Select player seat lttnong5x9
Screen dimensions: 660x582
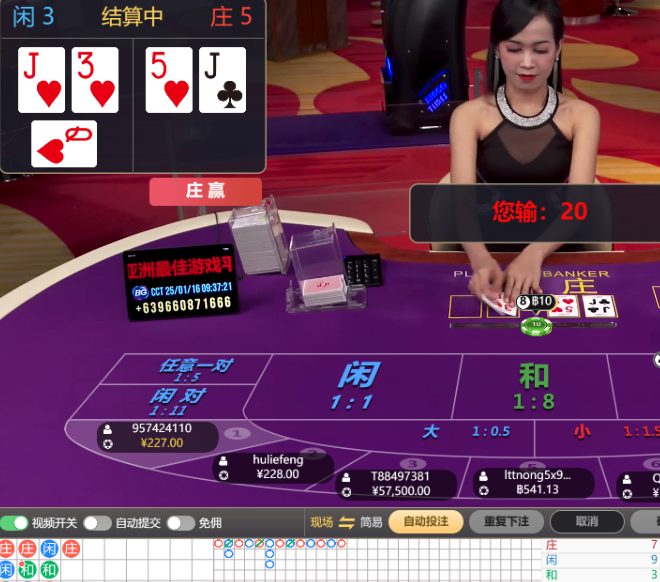[x=530, y=482]
